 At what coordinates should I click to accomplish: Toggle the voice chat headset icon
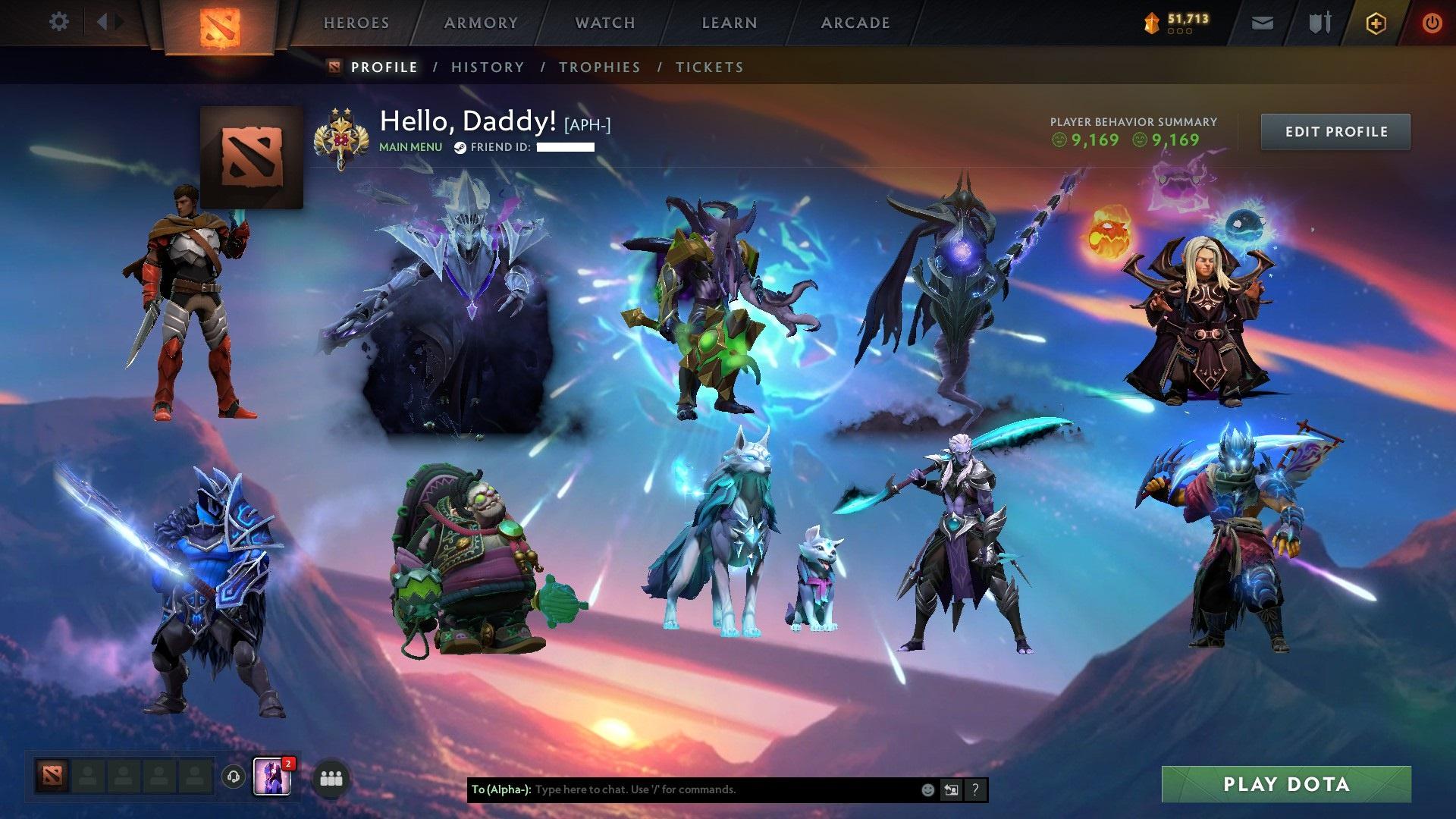(233, 777)
